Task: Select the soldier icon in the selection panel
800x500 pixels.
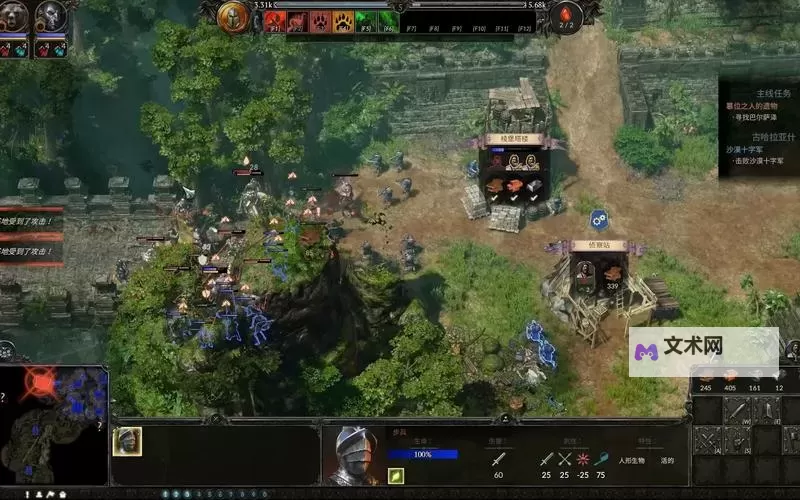Action: 127,441
